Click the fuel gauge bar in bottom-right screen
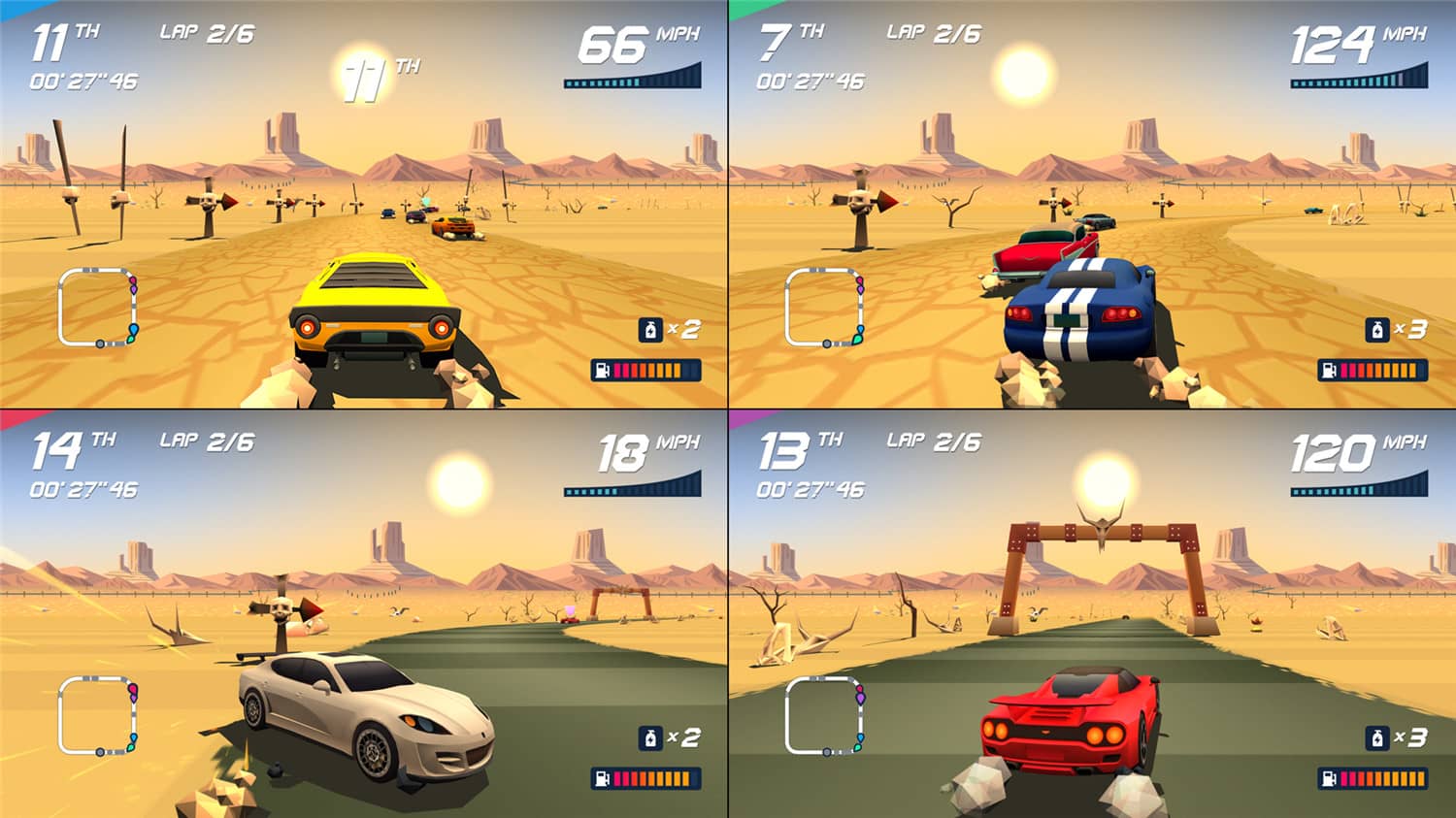The image size is (1456, 818). pyautogui.click(x=1374, y=776)
